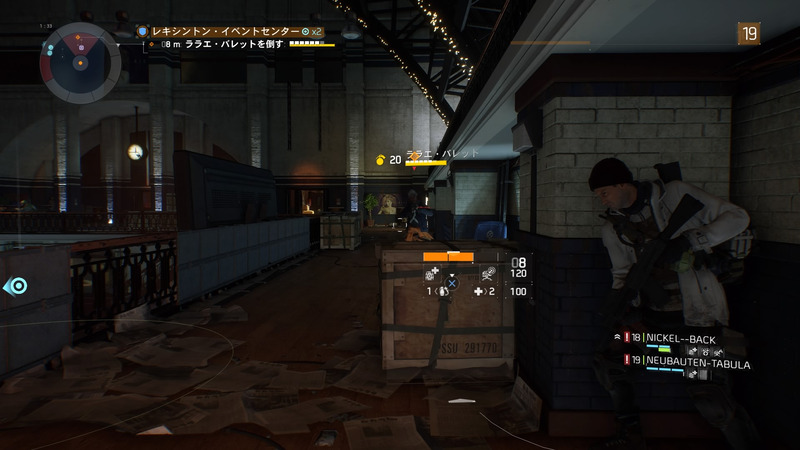800x450 pixels.
Task: Open the circular minimap radar
Action: [x=80, y=62]
